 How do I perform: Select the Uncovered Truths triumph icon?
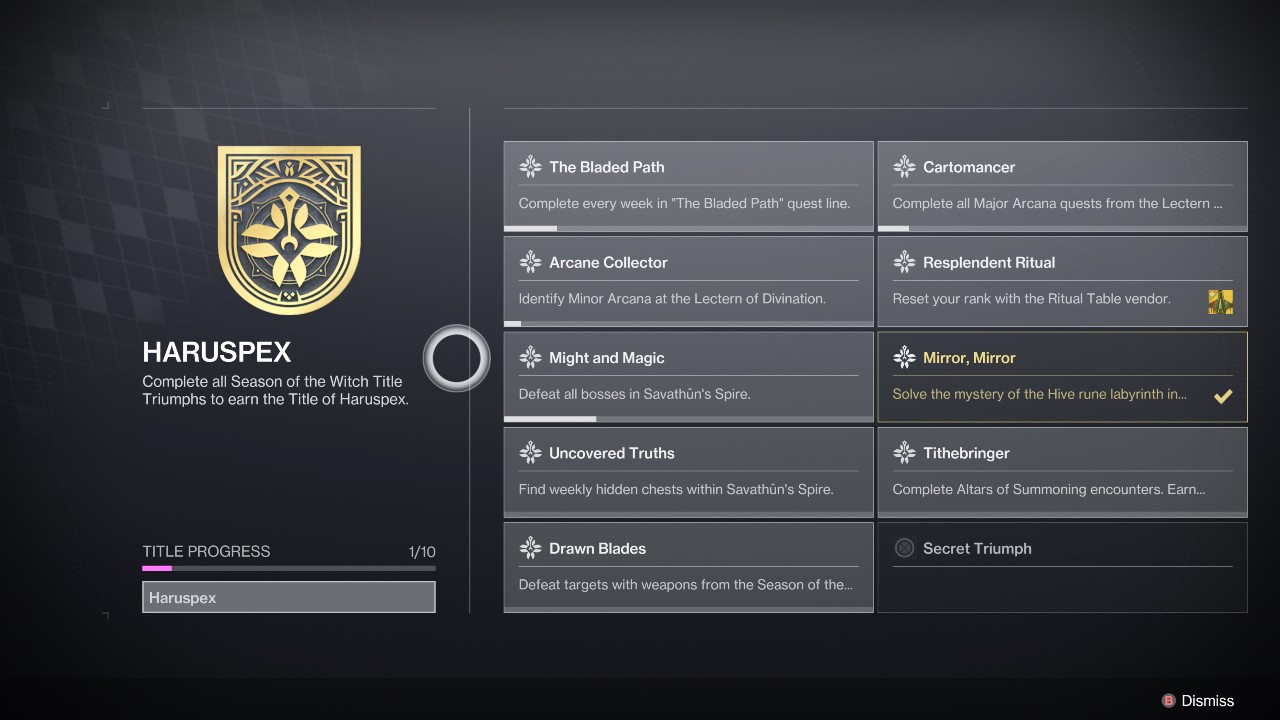tap(530, 453)
